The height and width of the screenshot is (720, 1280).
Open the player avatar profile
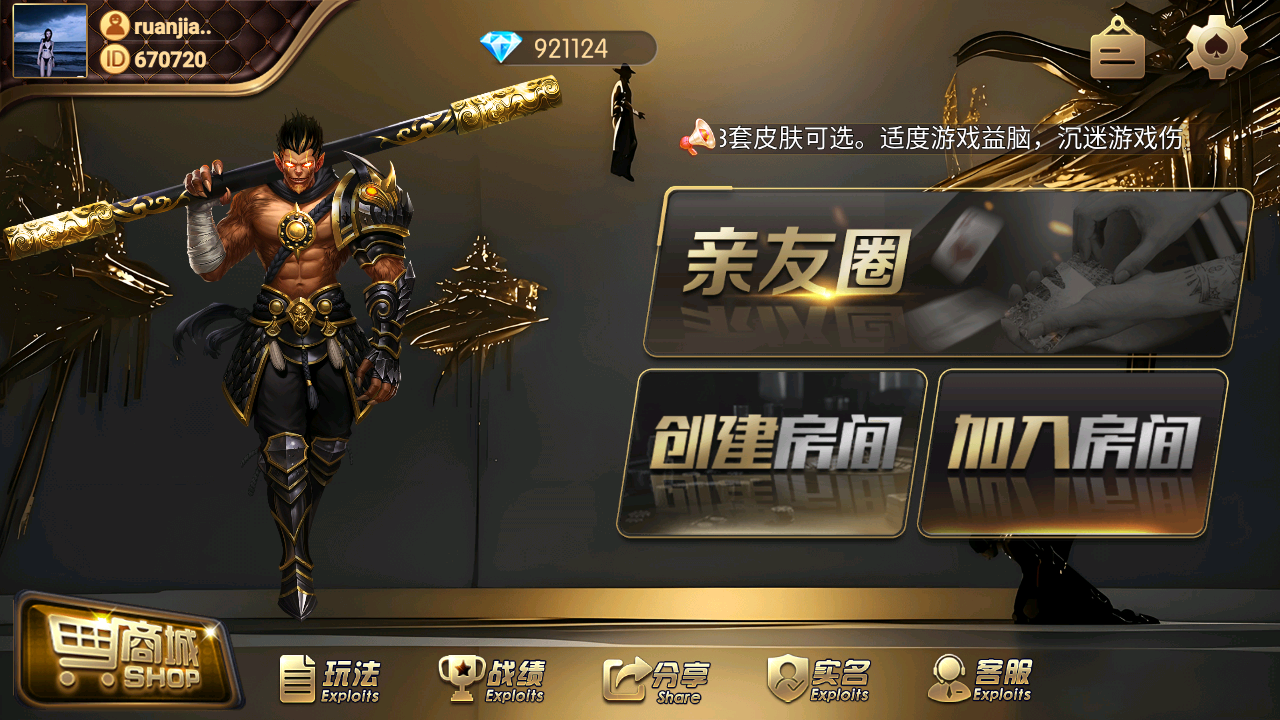coord(50,41)
